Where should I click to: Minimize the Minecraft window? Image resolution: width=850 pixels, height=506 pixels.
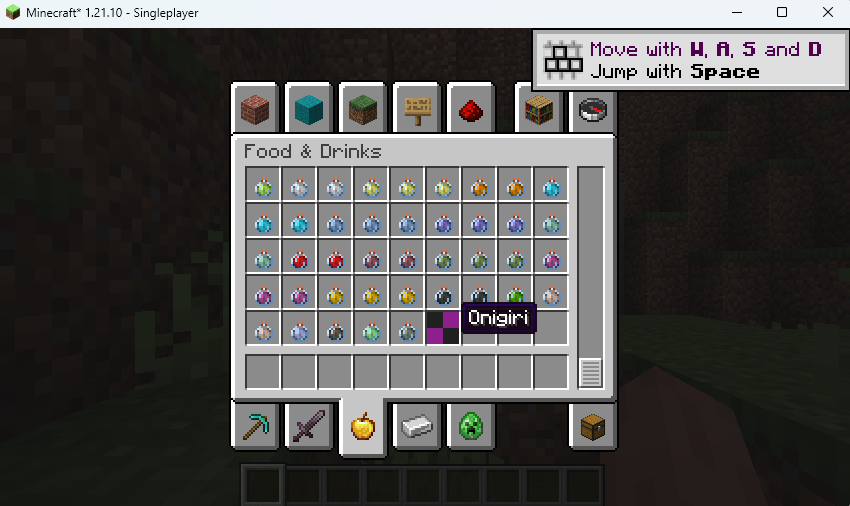736,13
